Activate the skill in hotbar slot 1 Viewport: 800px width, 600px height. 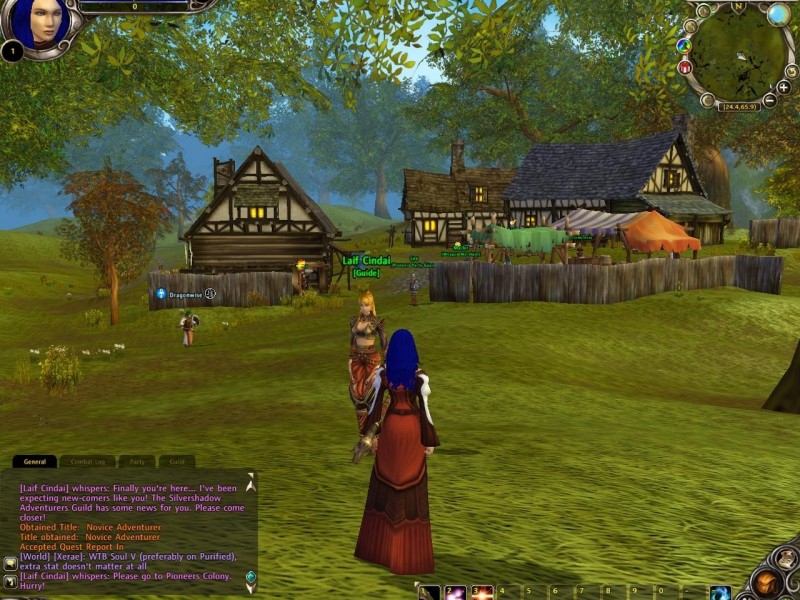point(429,592)
